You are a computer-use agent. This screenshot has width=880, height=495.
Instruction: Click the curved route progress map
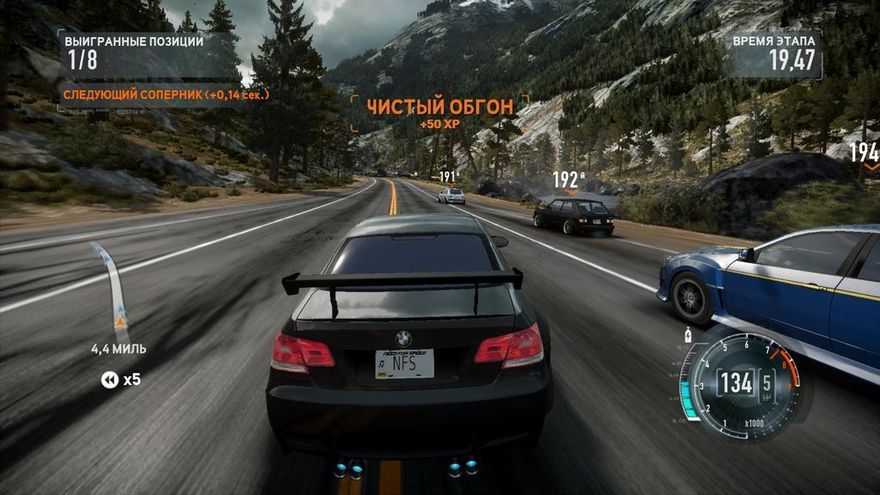tap(112, 289)
